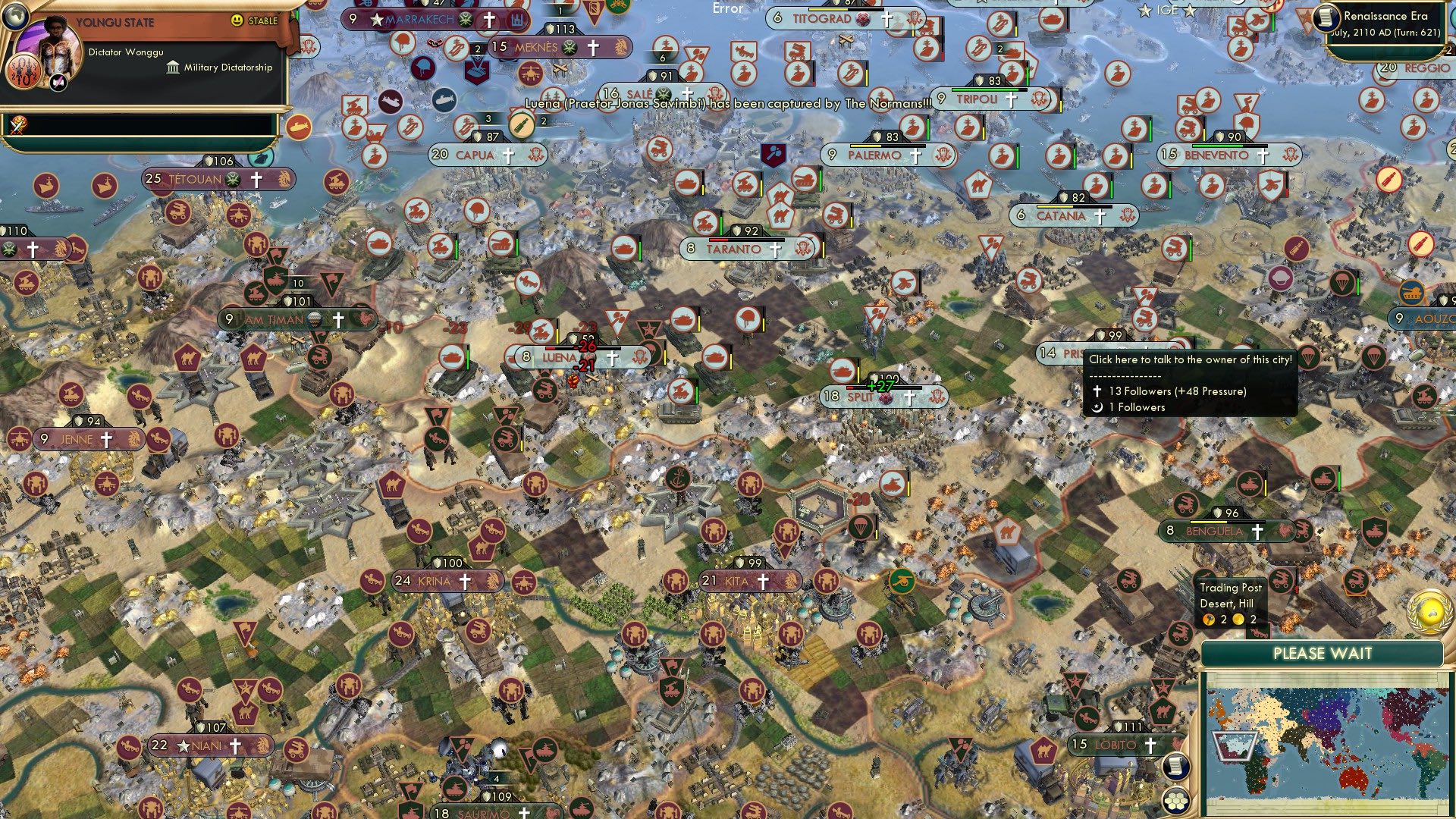Screen dimensions: 1456x819
Task: Expand the Krina city banner
Action: (444, 580)
